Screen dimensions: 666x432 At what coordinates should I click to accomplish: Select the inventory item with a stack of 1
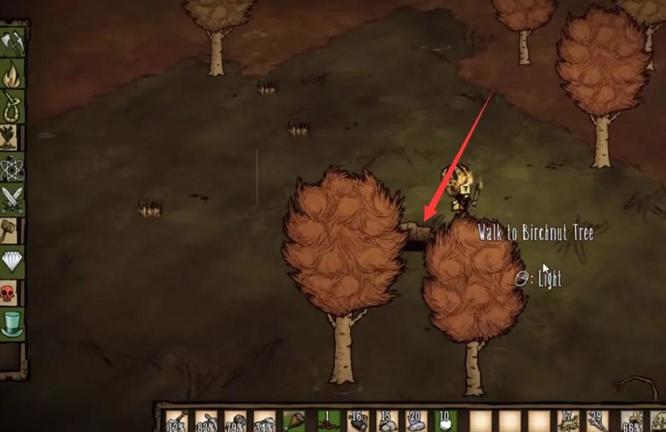click(325, 421)
